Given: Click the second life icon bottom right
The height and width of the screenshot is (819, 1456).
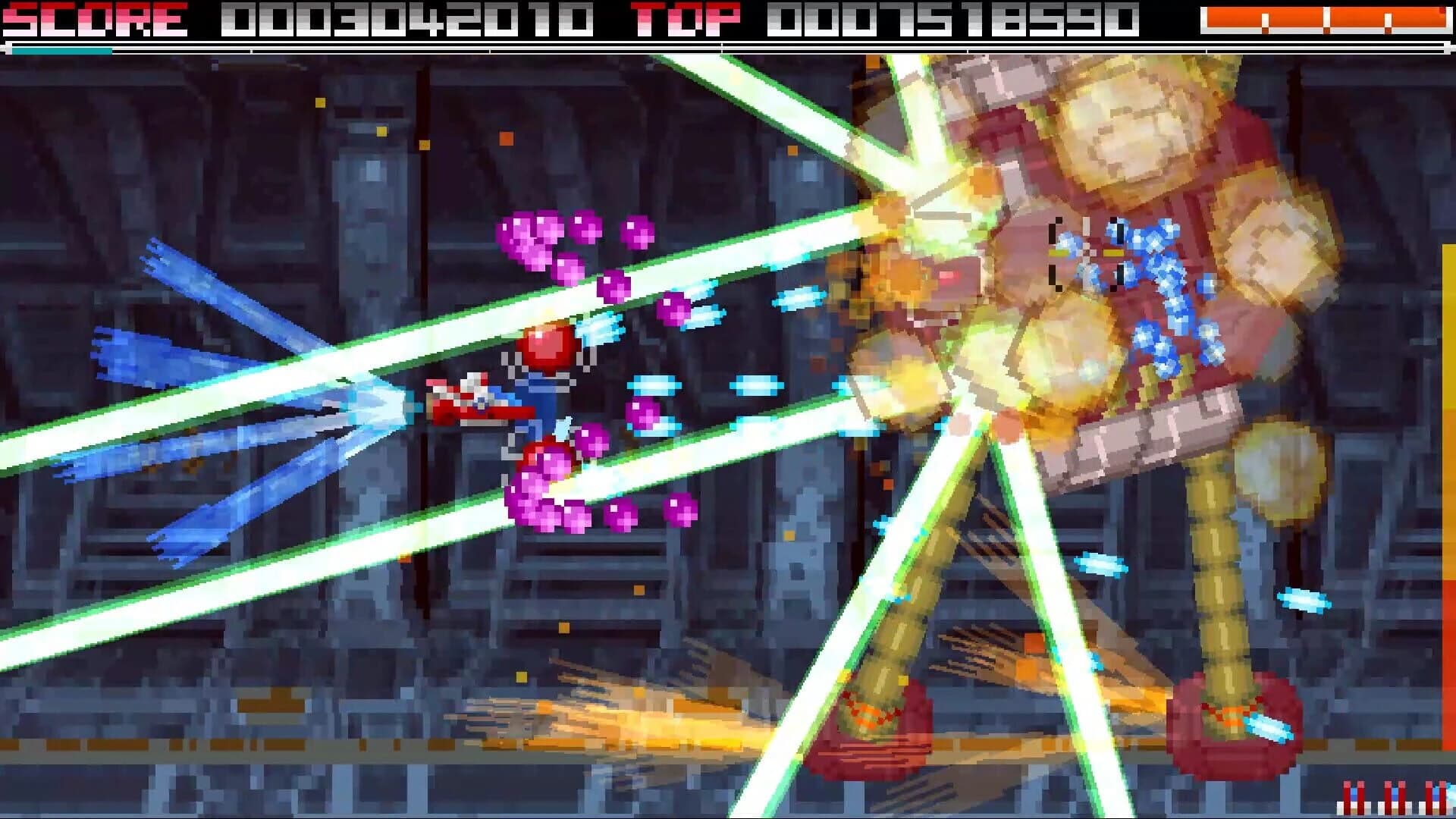Looking at the screenshot, I should (1394, 796).
